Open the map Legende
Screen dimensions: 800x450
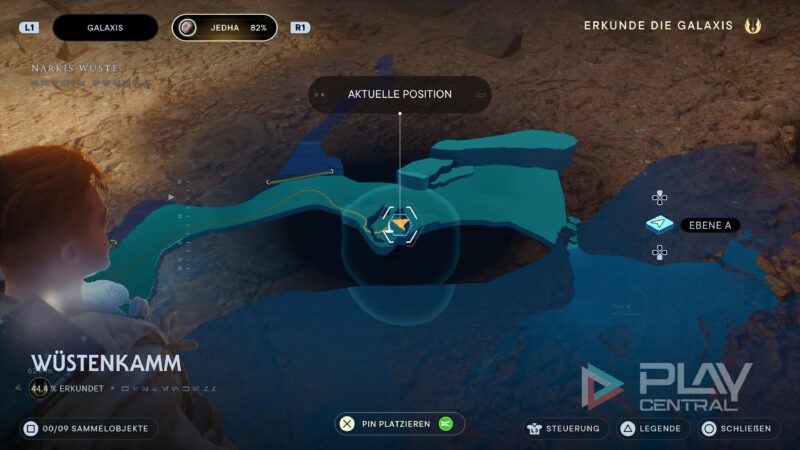point(653,429)
